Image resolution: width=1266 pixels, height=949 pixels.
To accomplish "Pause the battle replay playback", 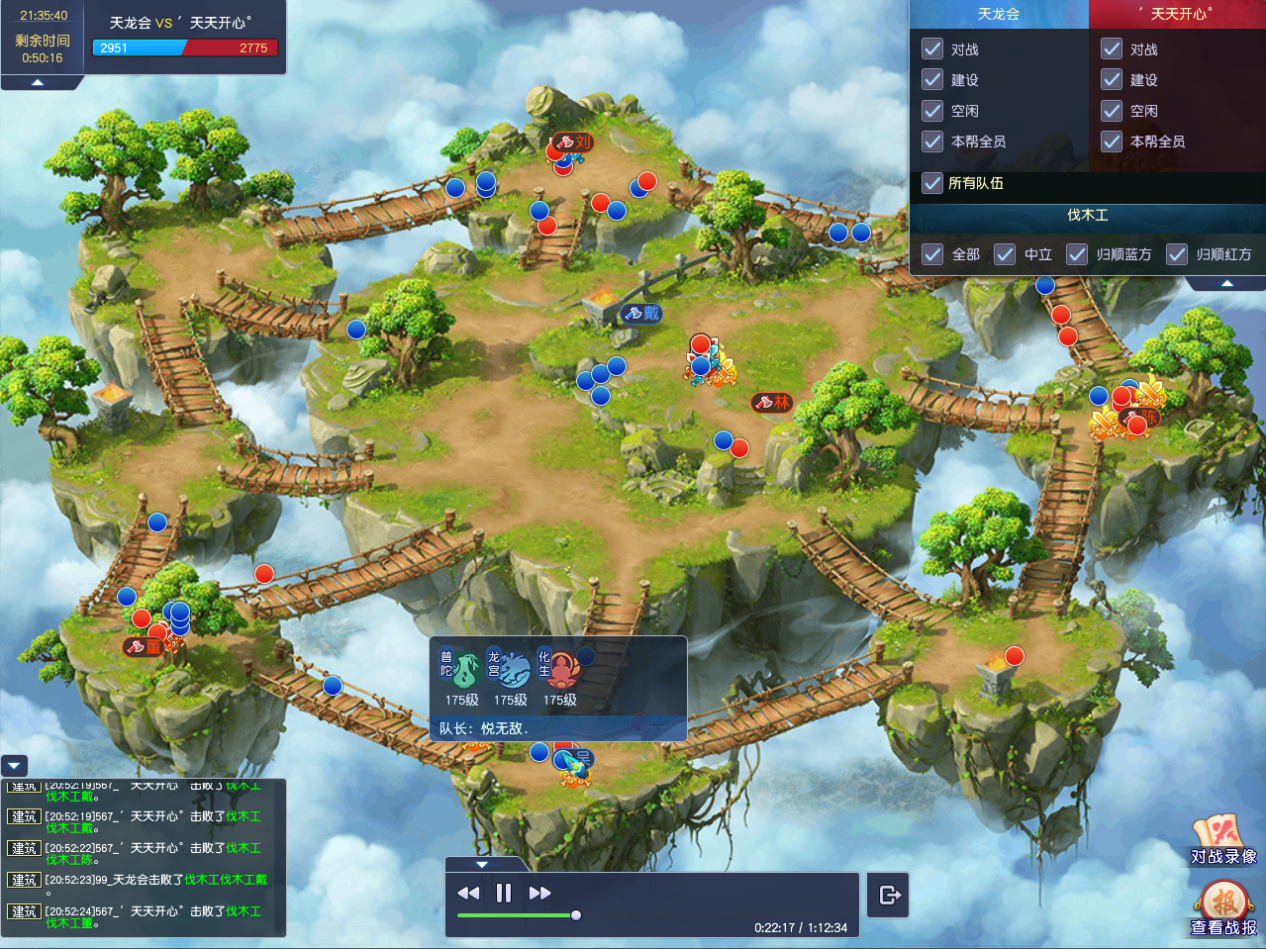I will 504,893.
